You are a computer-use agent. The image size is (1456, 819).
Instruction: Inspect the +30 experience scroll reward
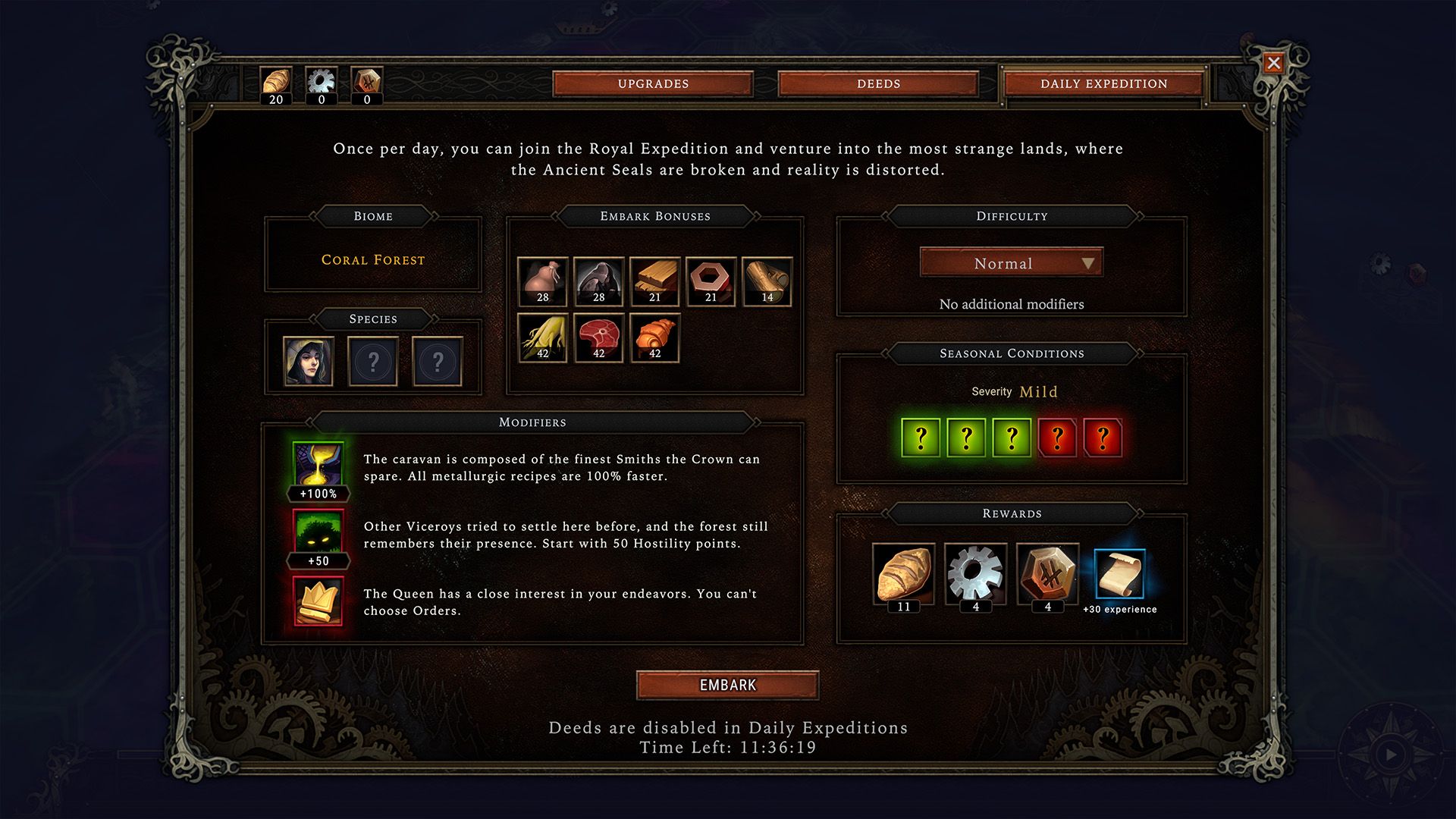[x=1119, y=575]
